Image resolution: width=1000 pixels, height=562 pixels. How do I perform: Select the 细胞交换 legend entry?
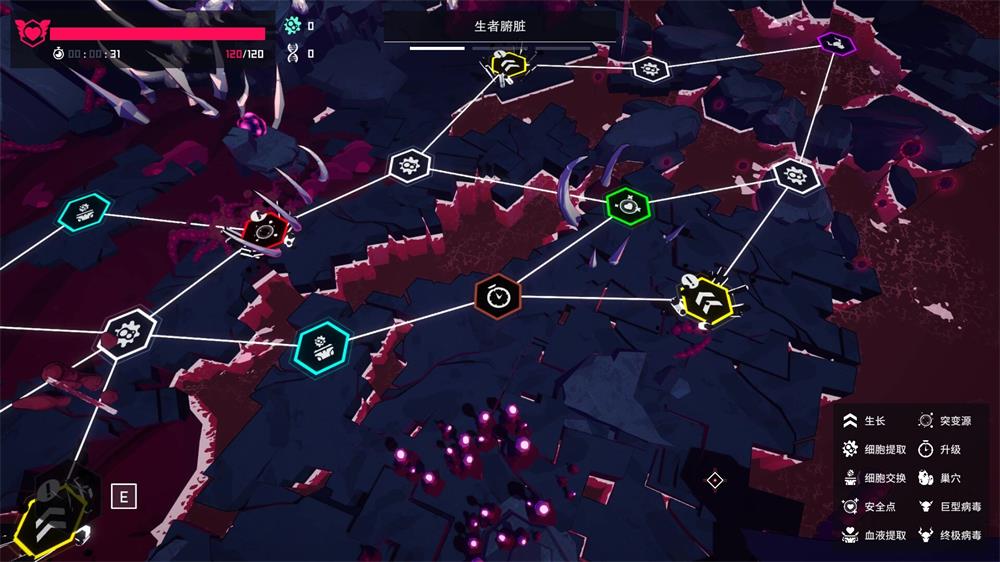point(874,478)
